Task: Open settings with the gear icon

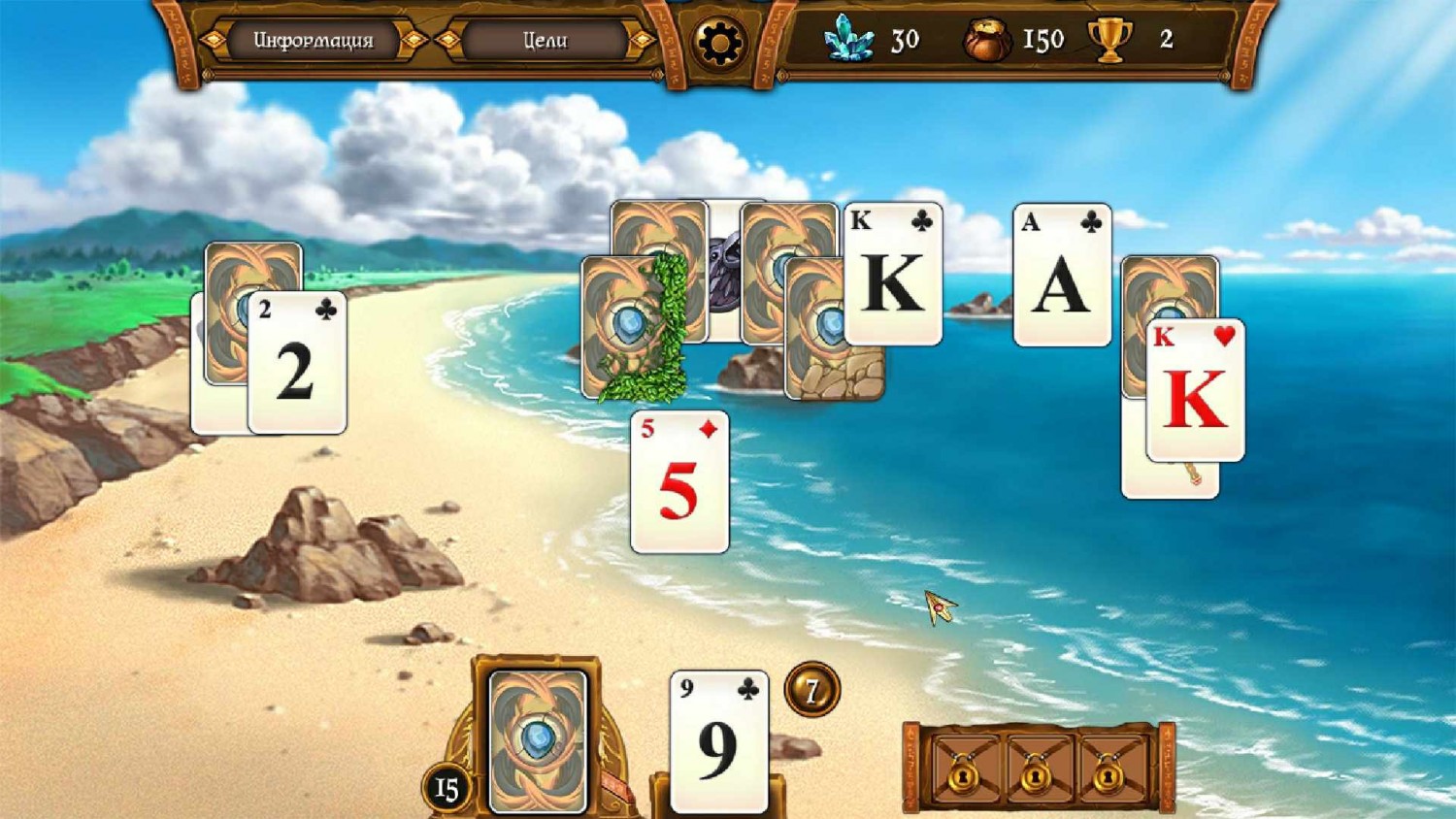Action: [719, 43]
